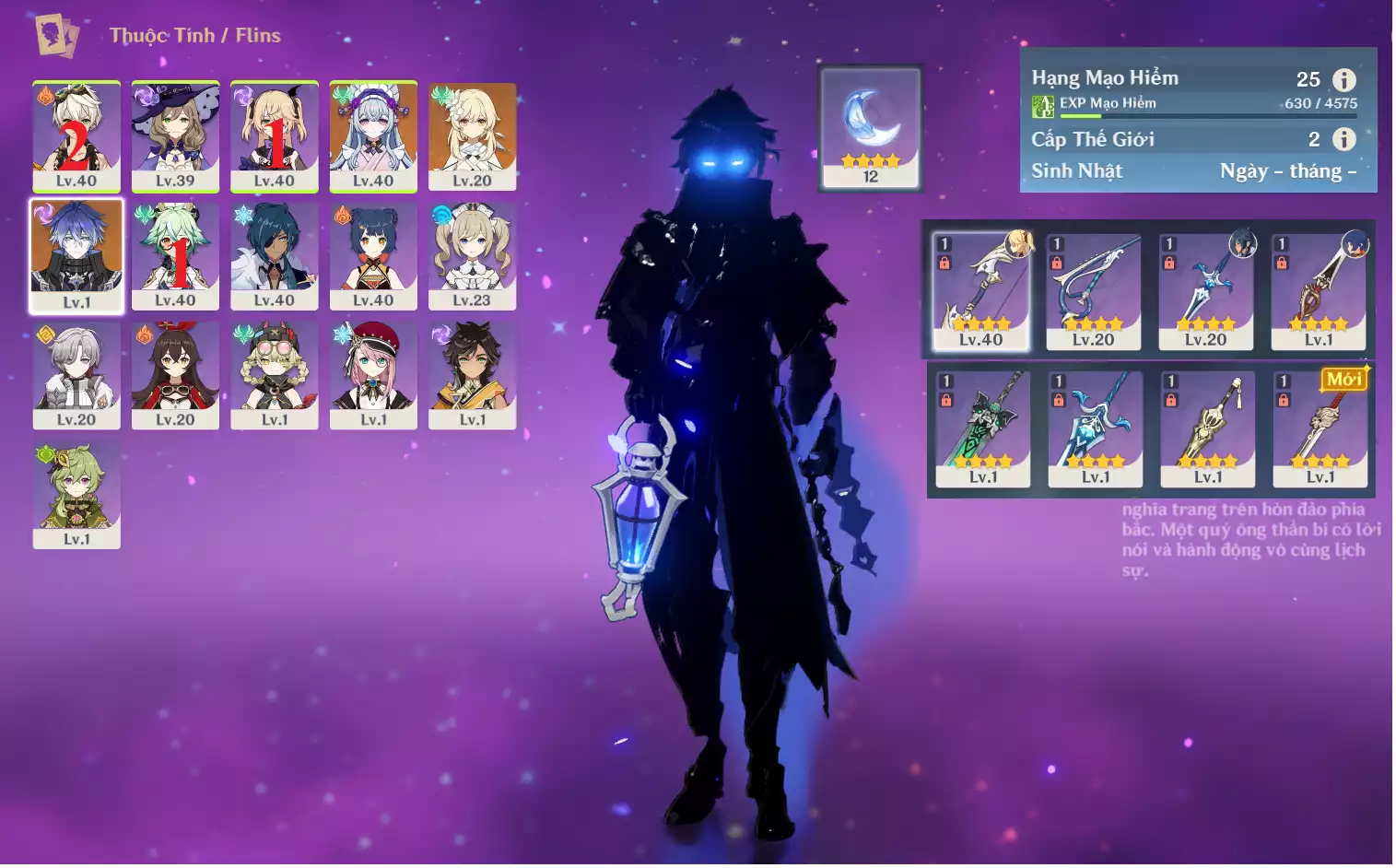Select the green-glowing claymore weapon slot
Image resolution: width=1396 pixels, height=868 pixels.
(982, 428)
